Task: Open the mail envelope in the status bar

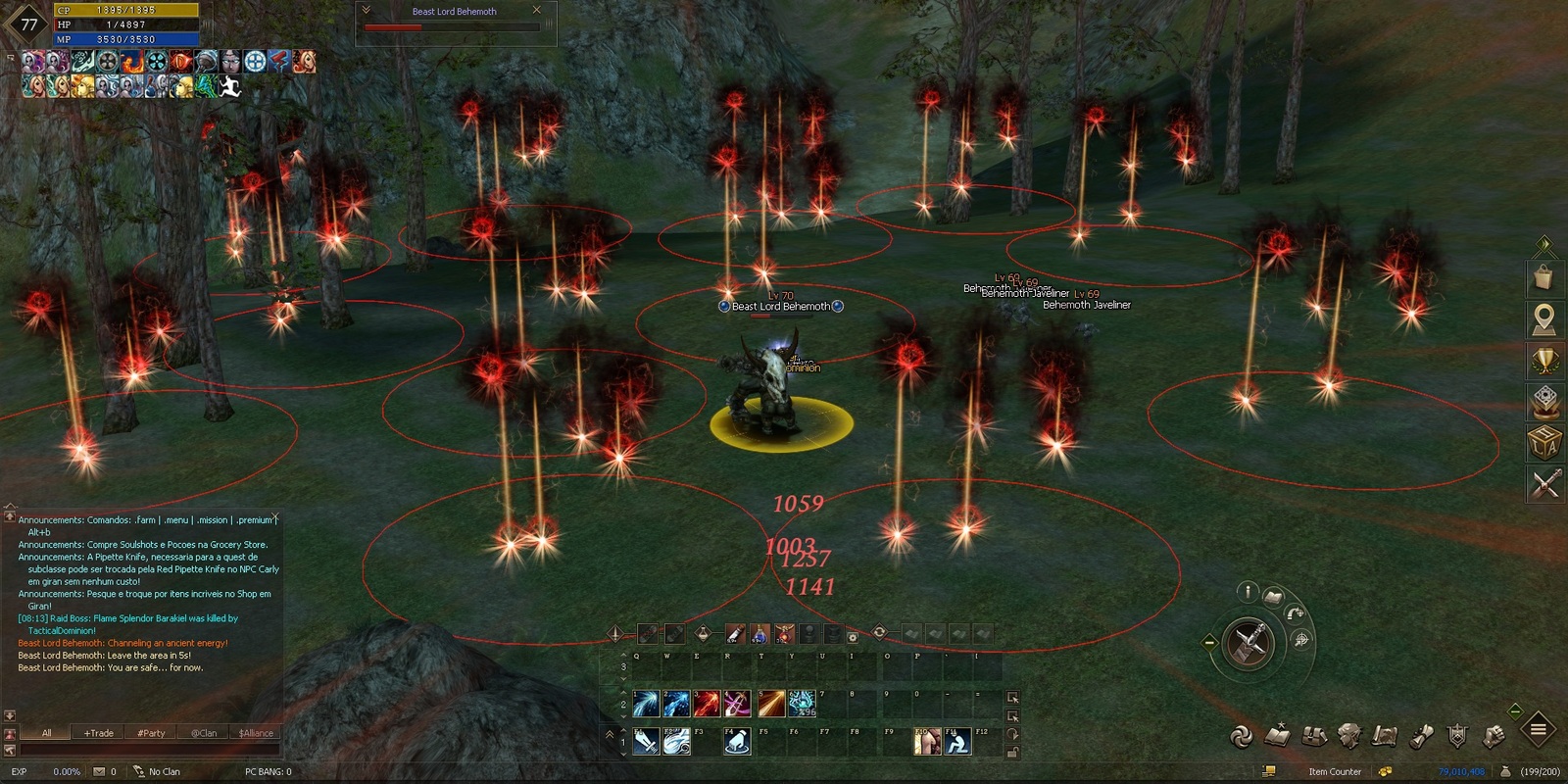Action: tap(99, 771)
